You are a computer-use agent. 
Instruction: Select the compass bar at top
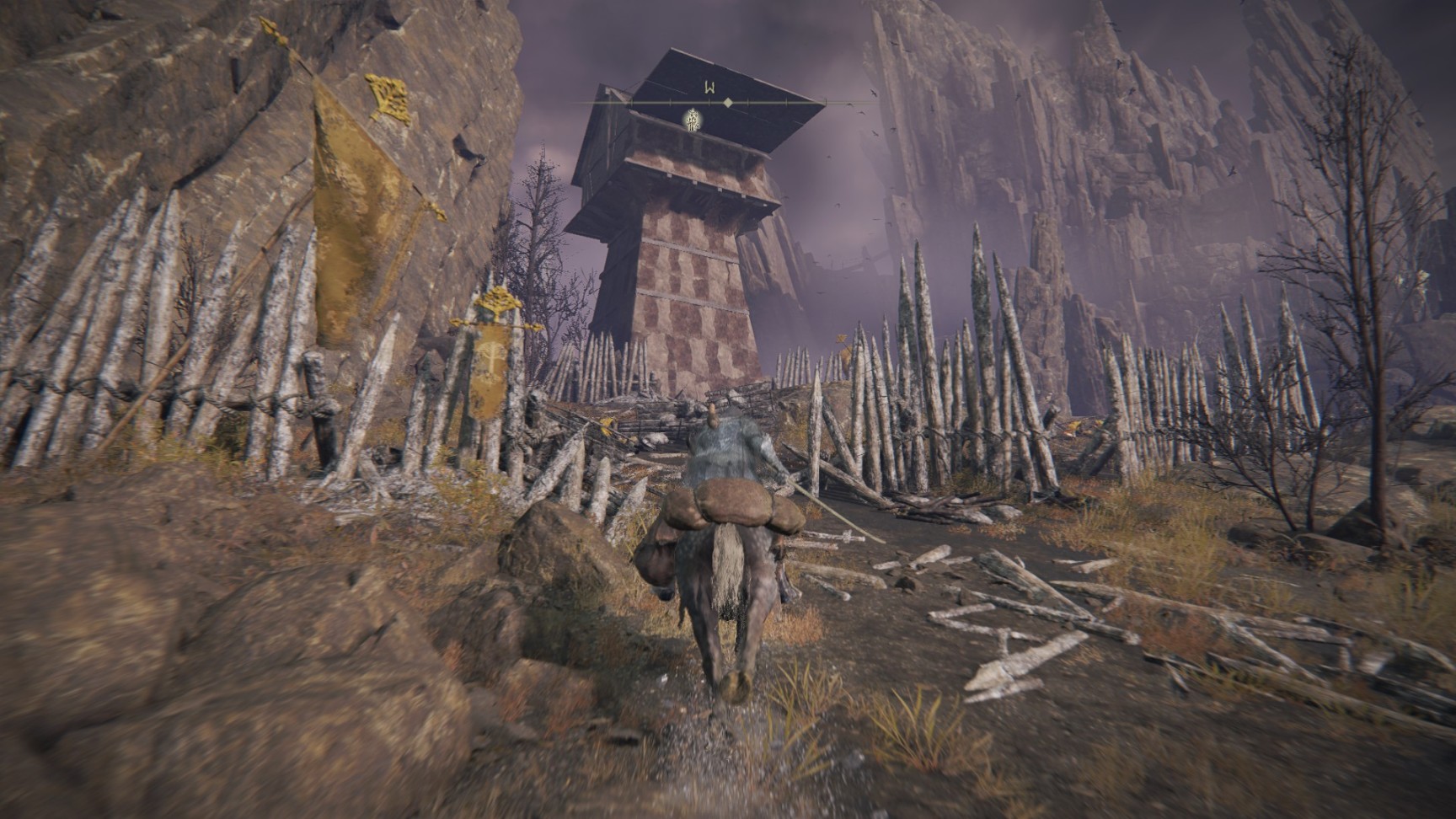coord(728,102)
